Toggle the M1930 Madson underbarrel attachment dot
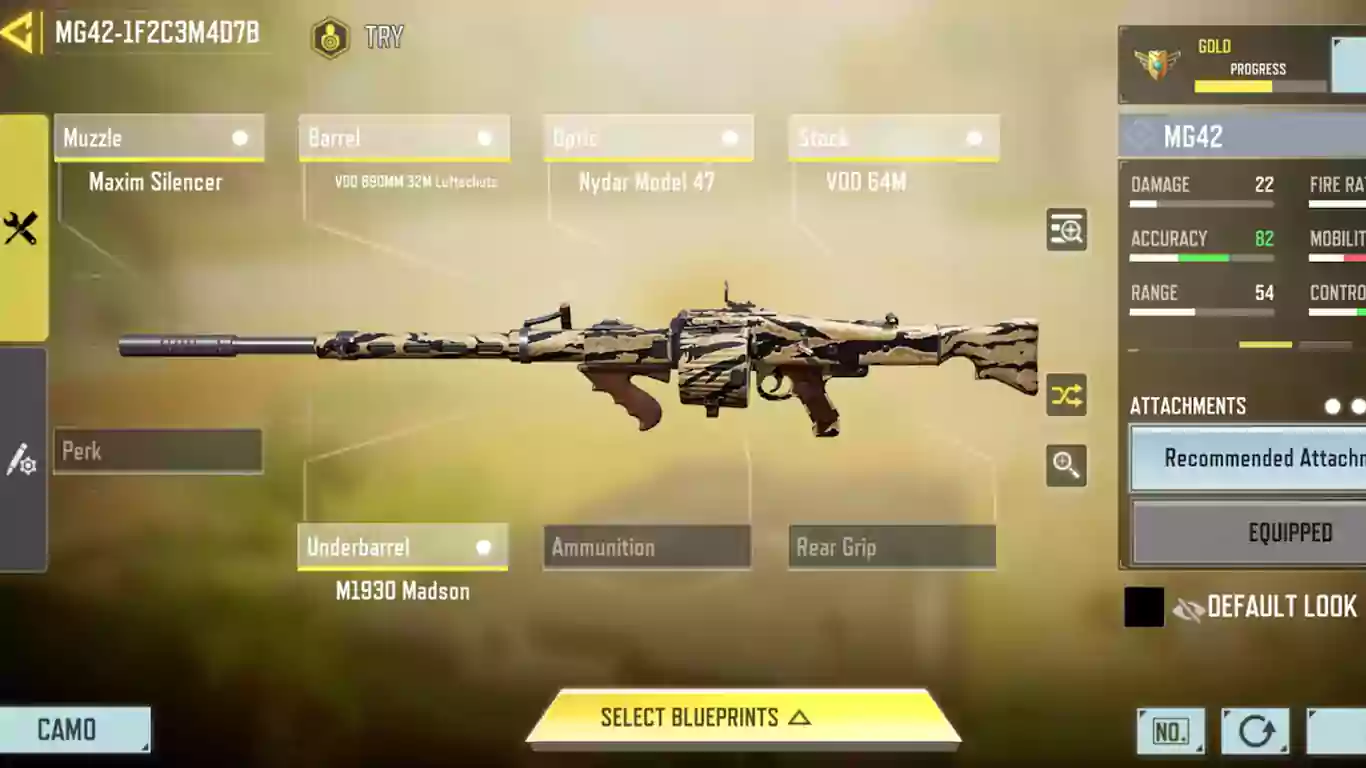Screen dimensions: 1366x768 tap(484, 547)
